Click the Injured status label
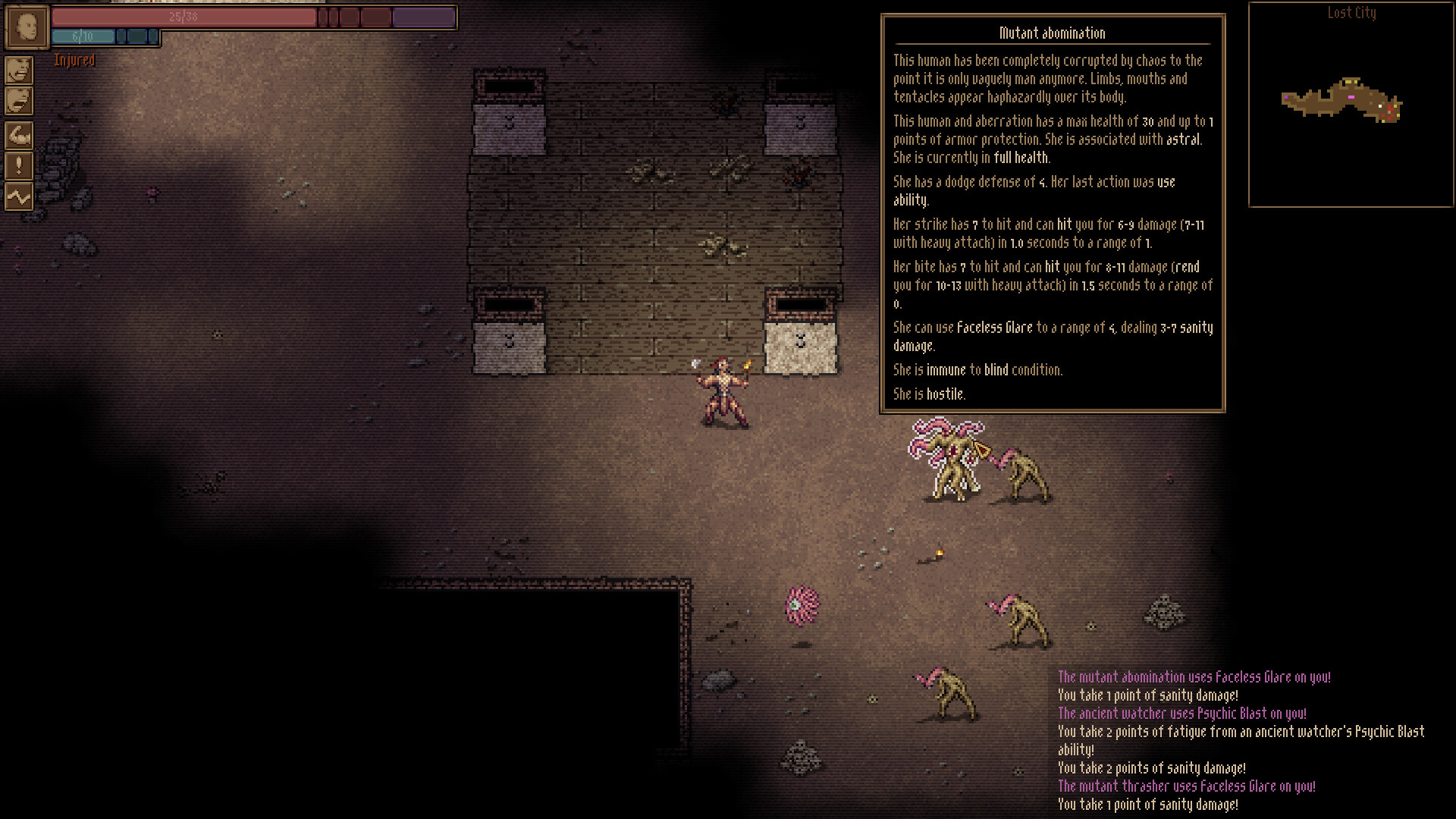 74,60
